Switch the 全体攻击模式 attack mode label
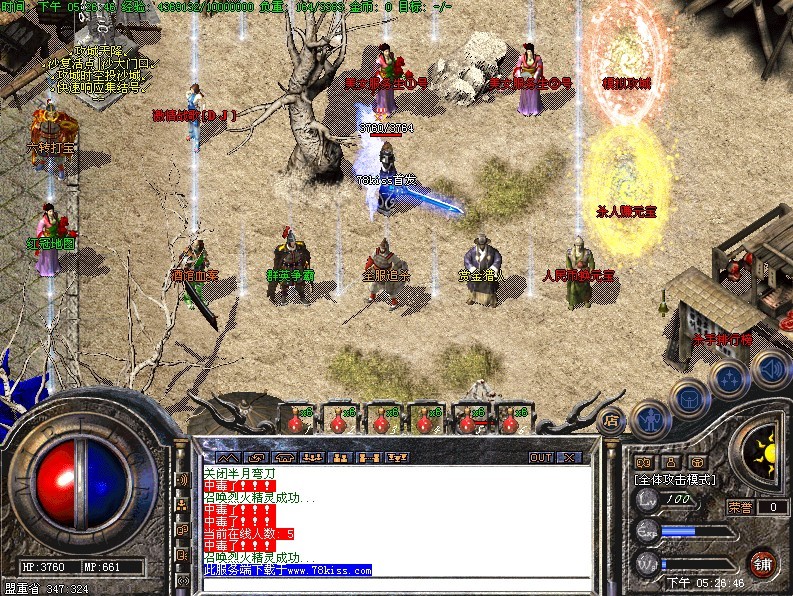Viewport: 793px width, 596px height. 676,480
